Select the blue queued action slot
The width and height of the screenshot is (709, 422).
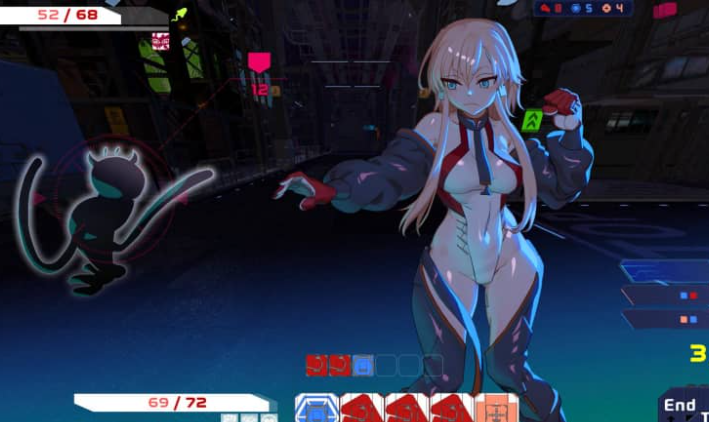point(363,365)
